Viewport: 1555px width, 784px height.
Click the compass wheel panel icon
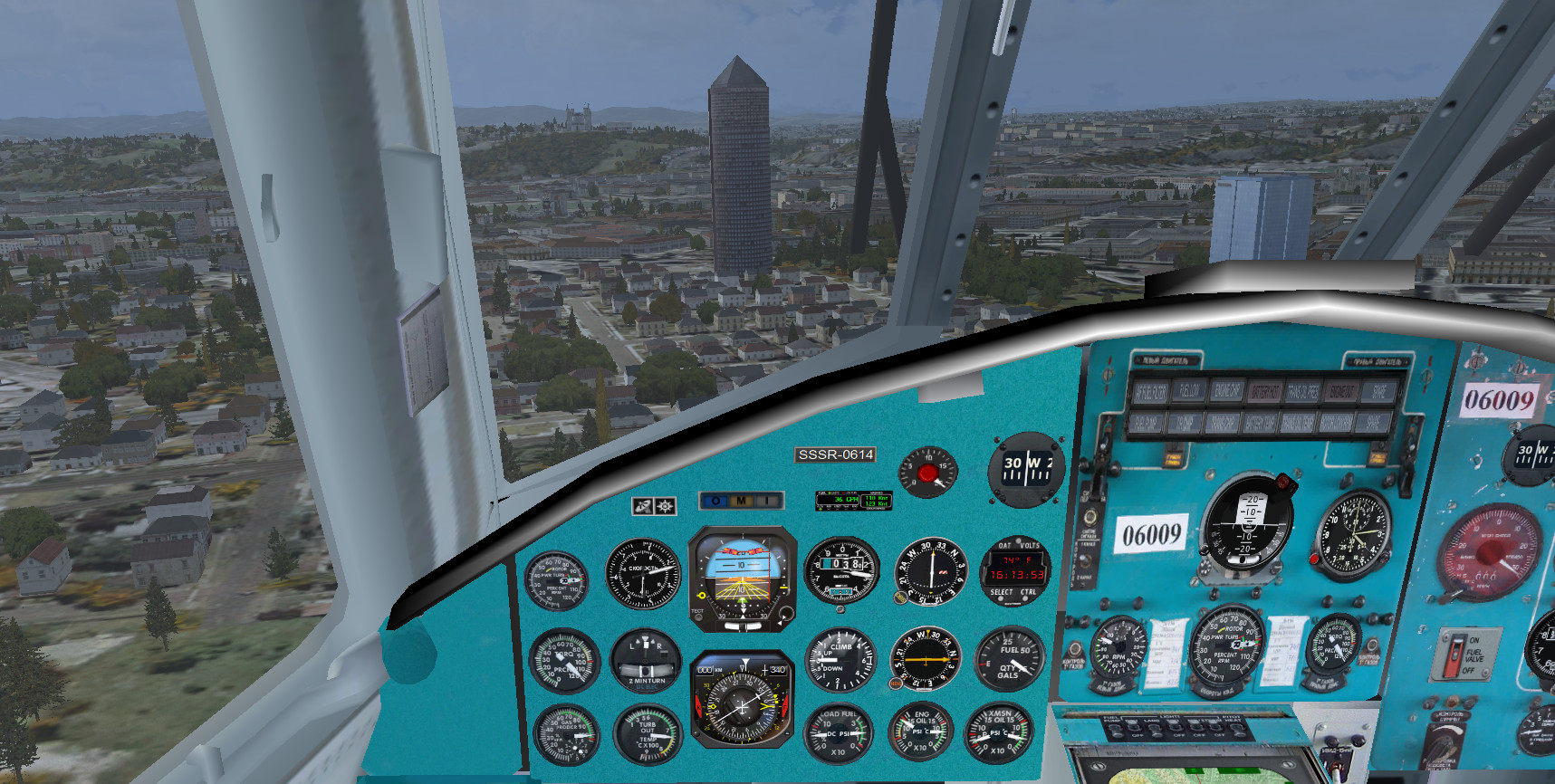click(x=666, y=505)
